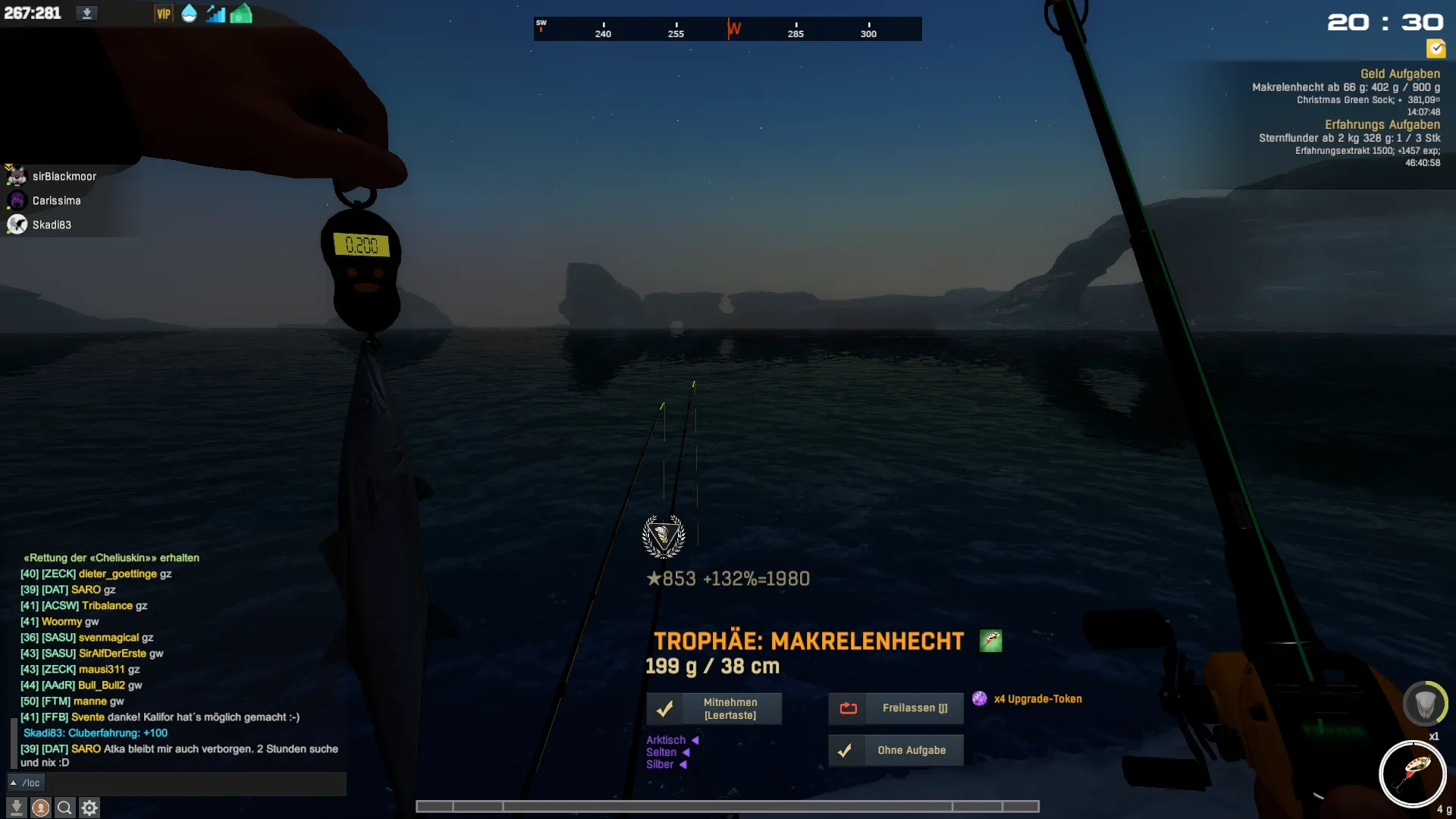
Task: Click the chat download arrow button
Action: (x=17, y=808)
